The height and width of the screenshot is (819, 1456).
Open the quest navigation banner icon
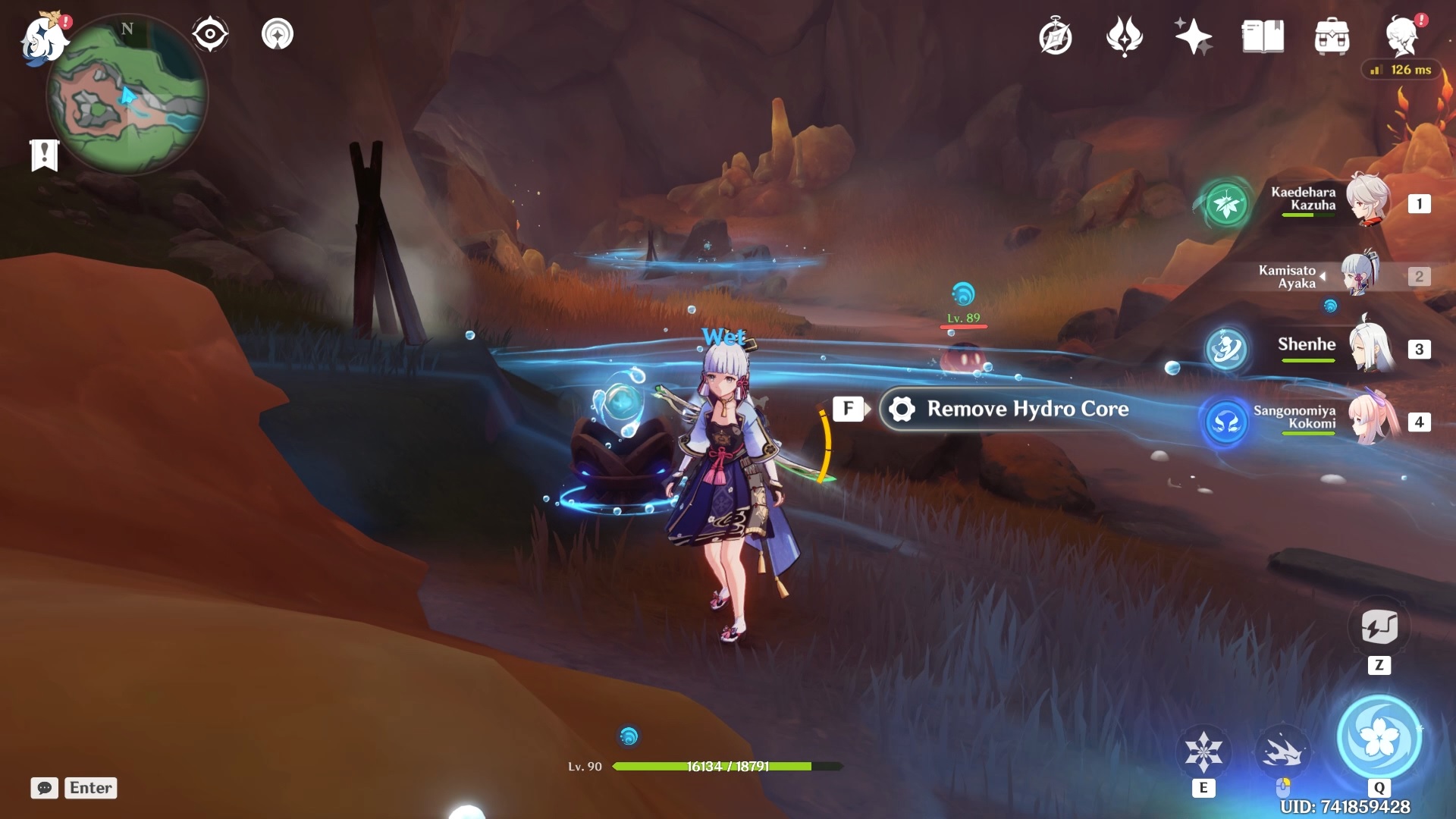[x=44, y=155]
